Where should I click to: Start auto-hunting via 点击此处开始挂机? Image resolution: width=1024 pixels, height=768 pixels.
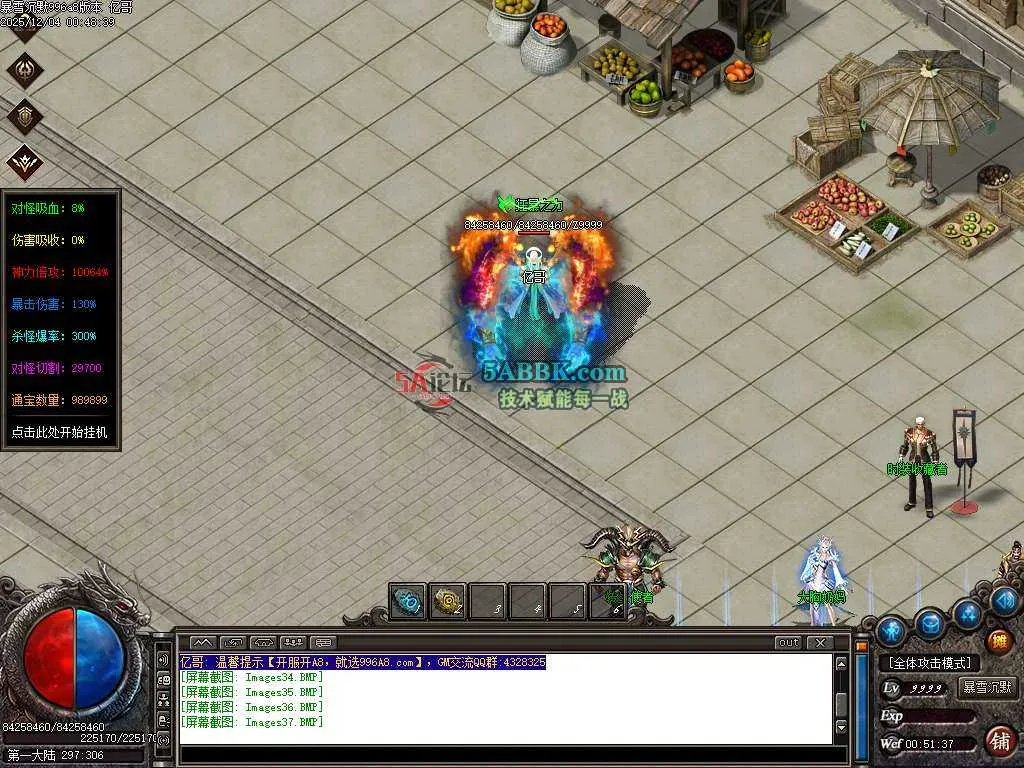pyautogui.click(x=60, y=433)
